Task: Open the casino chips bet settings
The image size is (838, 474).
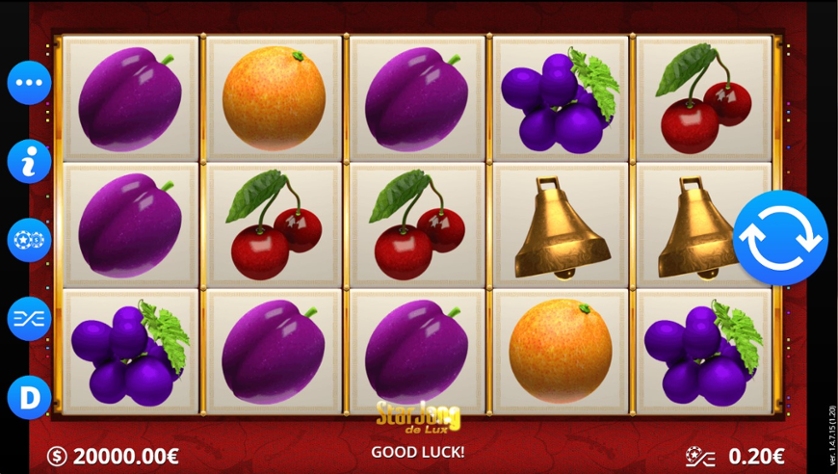Action: [x=29, y=240]
